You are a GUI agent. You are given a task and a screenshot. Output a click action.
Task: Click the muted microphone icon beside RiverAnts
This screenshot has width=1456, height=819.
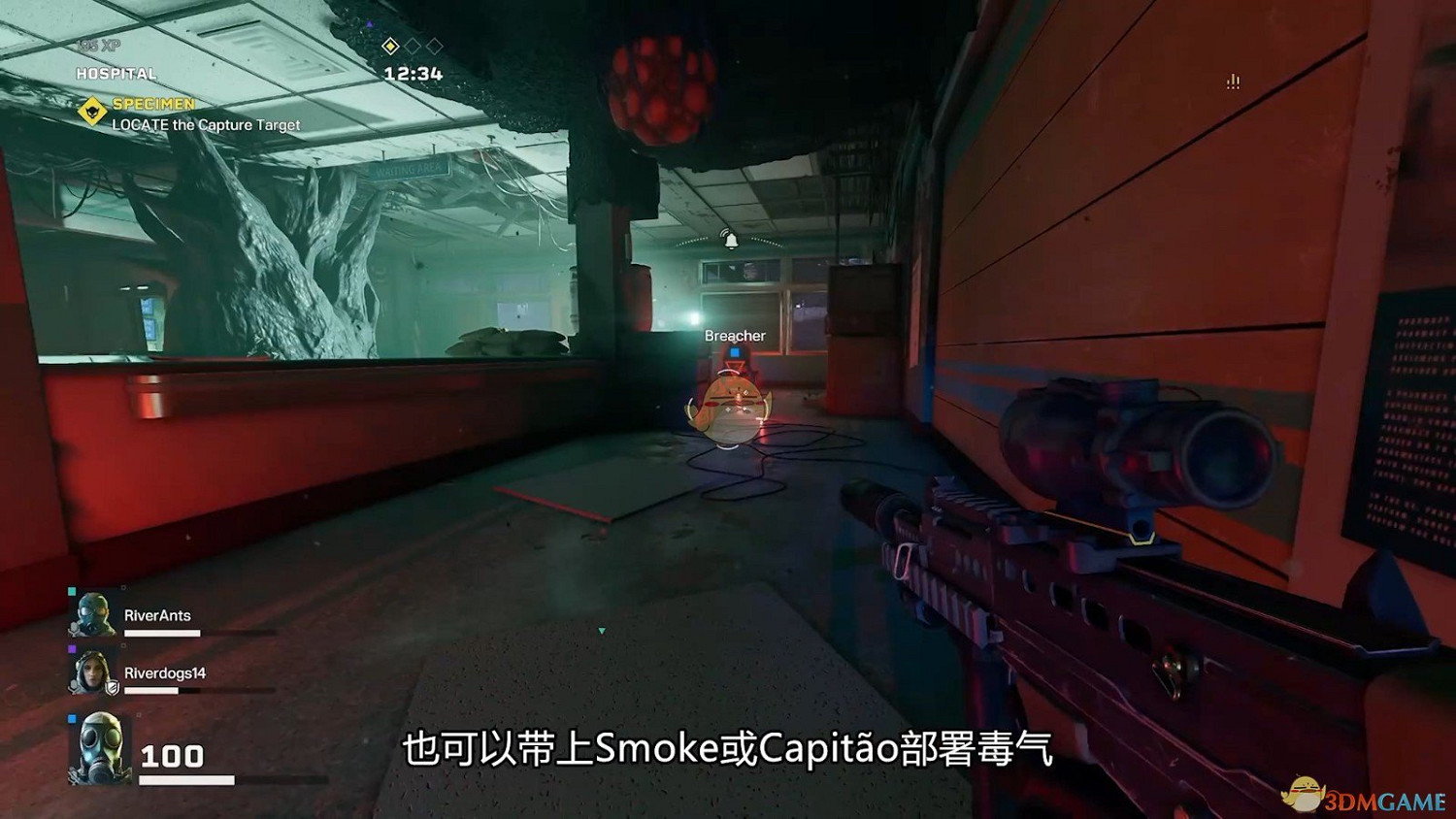pos(75,629)
